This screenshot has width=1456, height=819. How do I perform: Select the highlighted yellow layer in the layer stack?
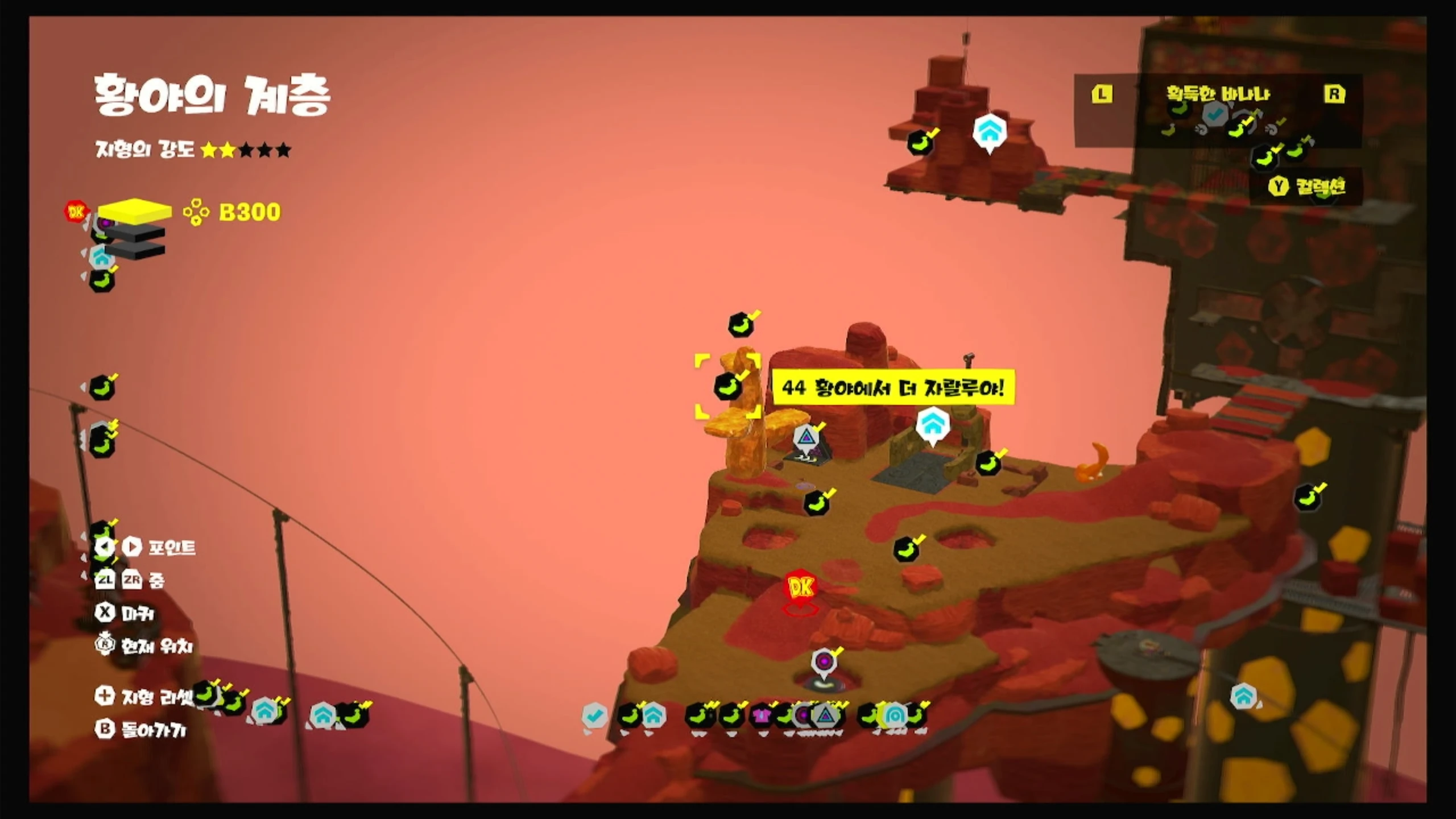134,210
